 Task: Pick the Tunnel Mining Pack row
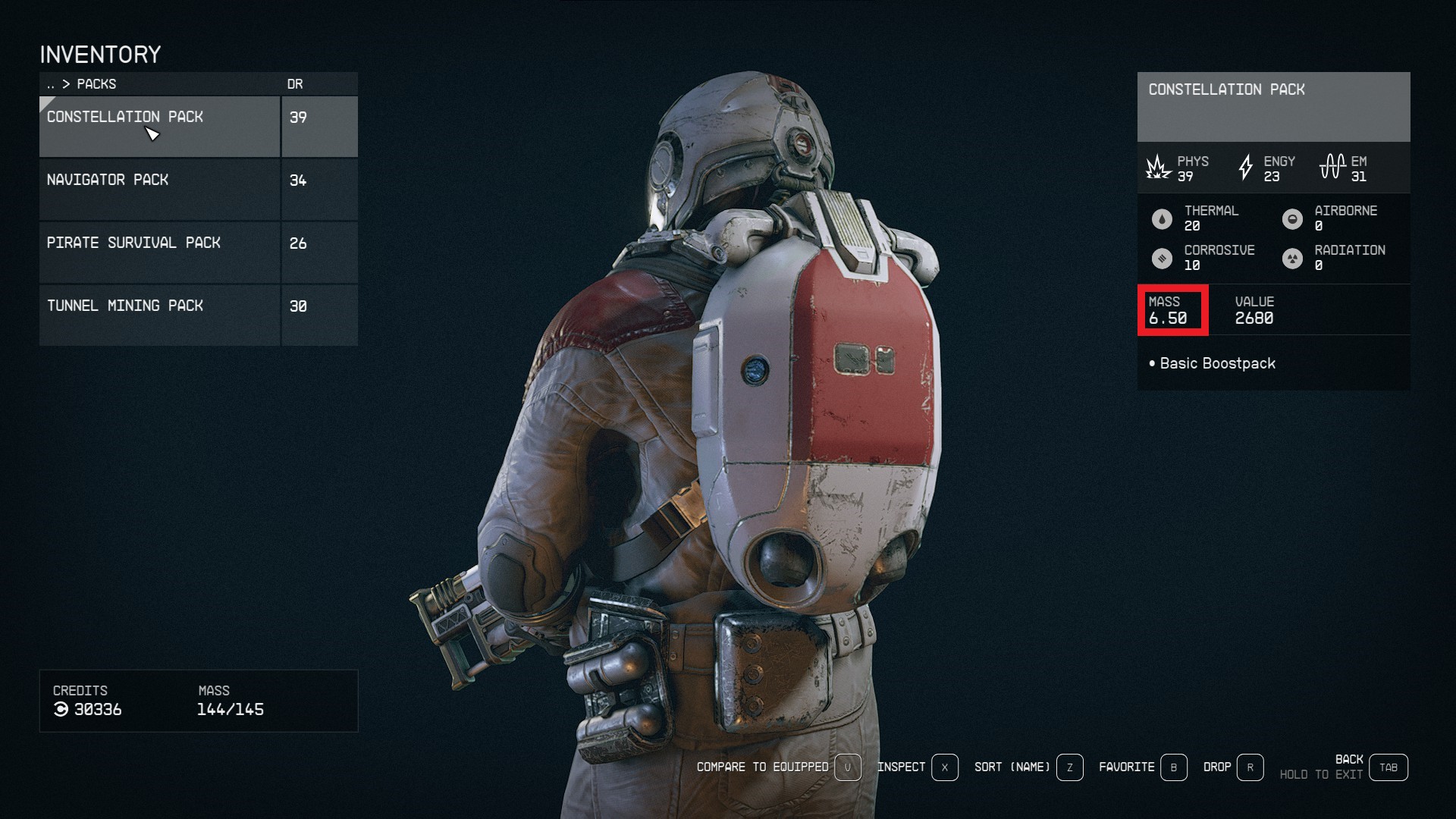(x=159, y=315)
